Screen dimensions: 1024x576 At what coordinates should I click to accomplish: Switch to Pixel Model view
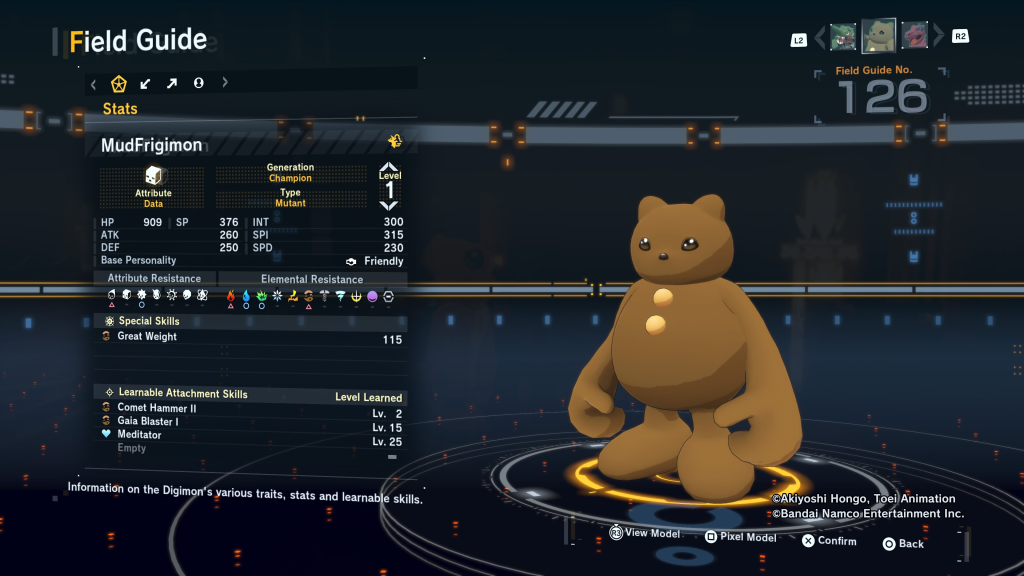point(740,538)
